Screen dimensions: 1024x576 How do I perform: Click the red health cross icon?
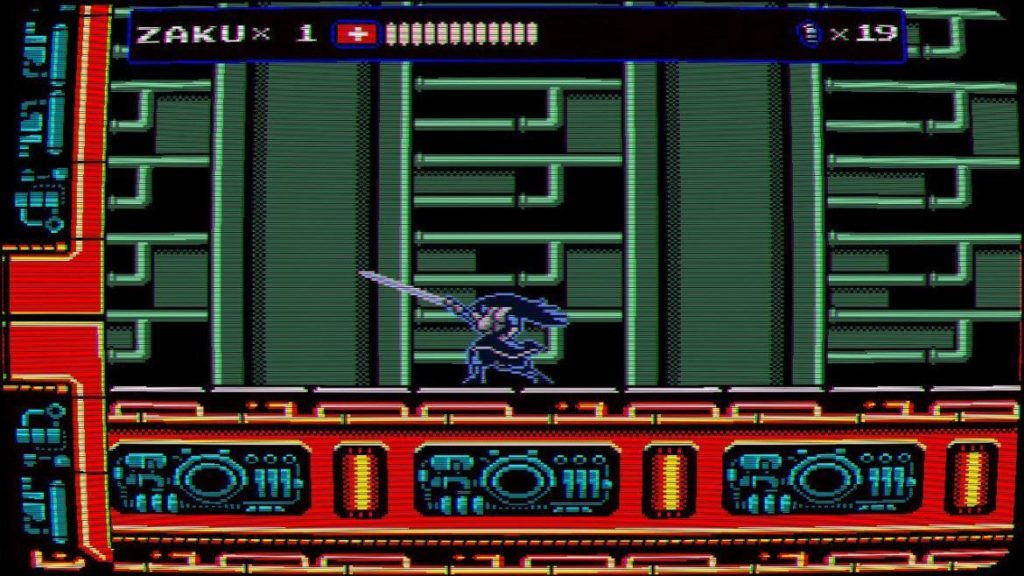tap(355, 34)
